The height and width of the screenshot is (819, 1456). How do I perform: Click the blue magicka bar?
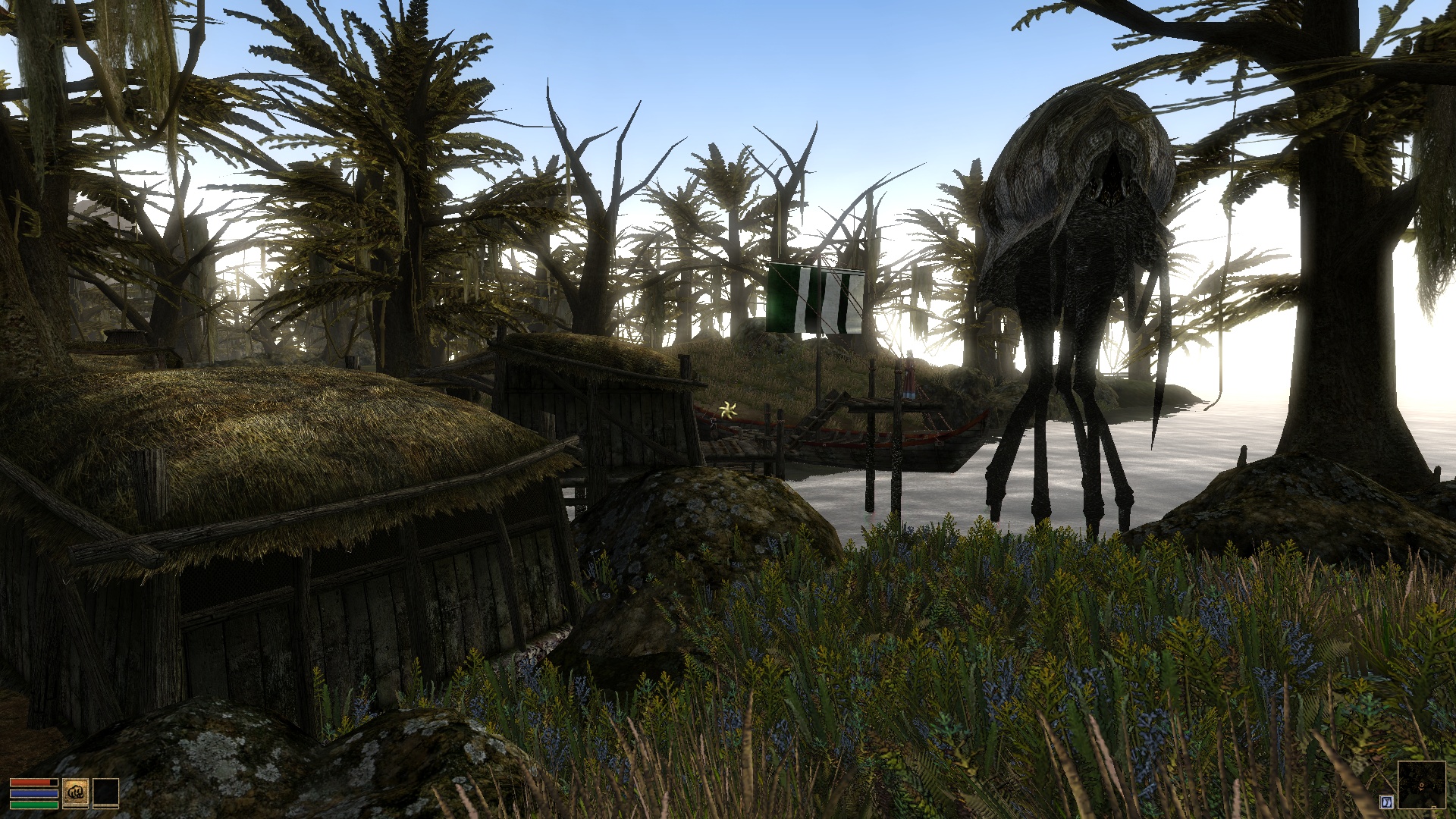[x=34, y=794]
